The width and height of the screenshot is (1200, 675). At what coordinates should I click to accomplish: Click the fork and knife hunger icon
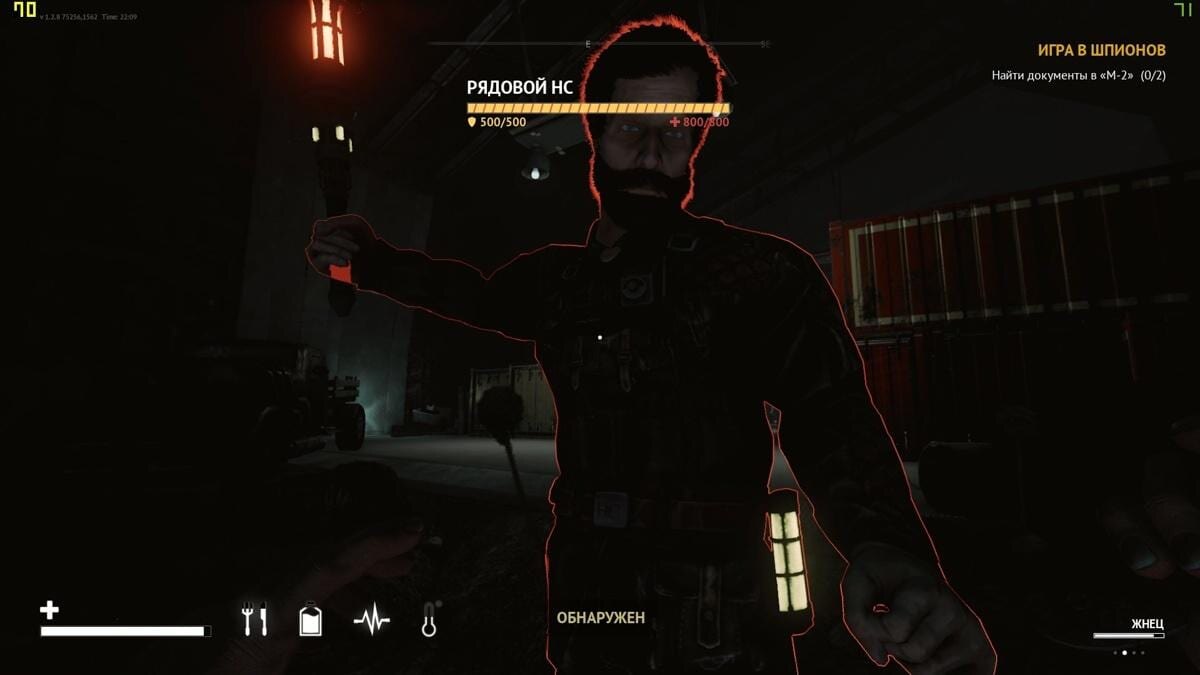point(255,621)
